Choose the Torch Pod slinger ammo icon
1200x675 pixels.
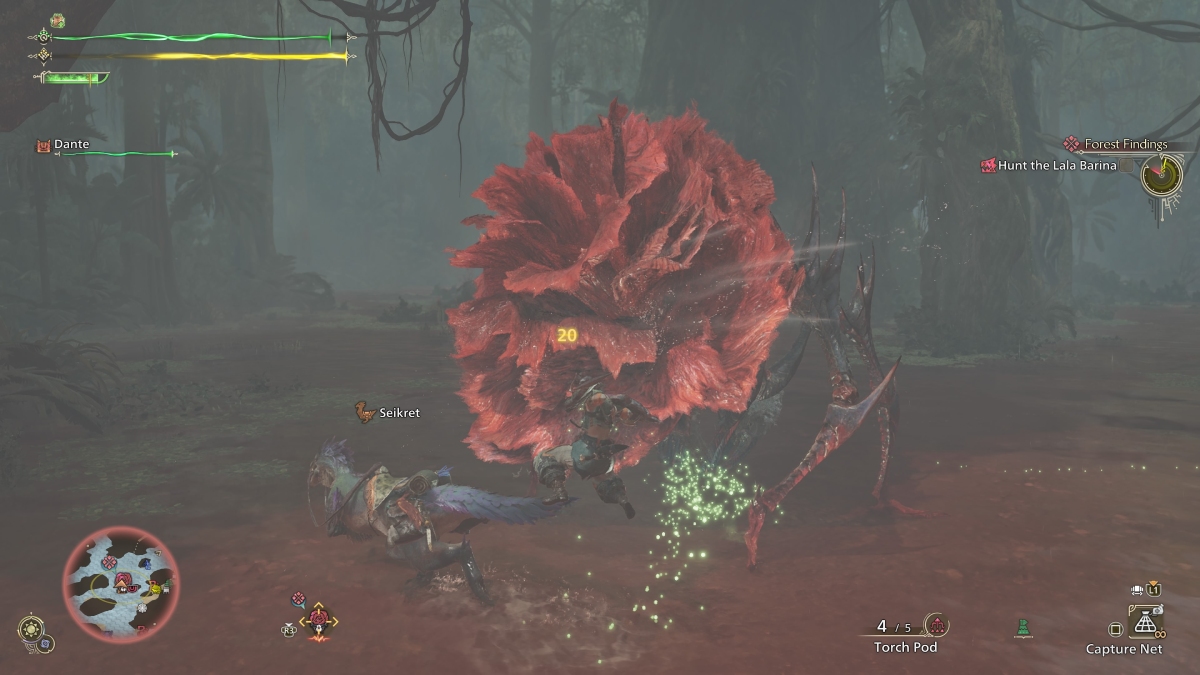click(x=937, y=626)
